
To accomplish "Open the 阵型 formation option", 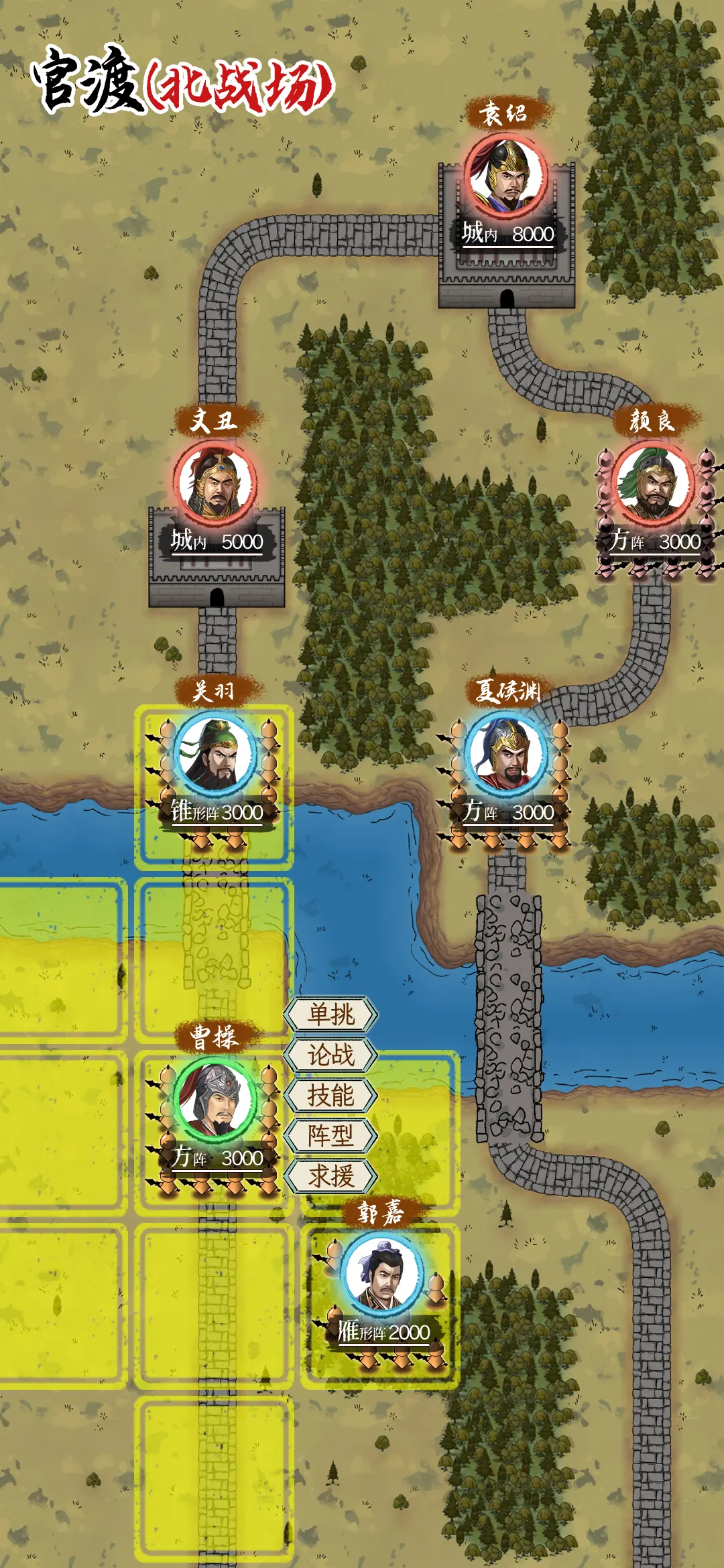I will pyautogui.click(x=330, y=1135).
